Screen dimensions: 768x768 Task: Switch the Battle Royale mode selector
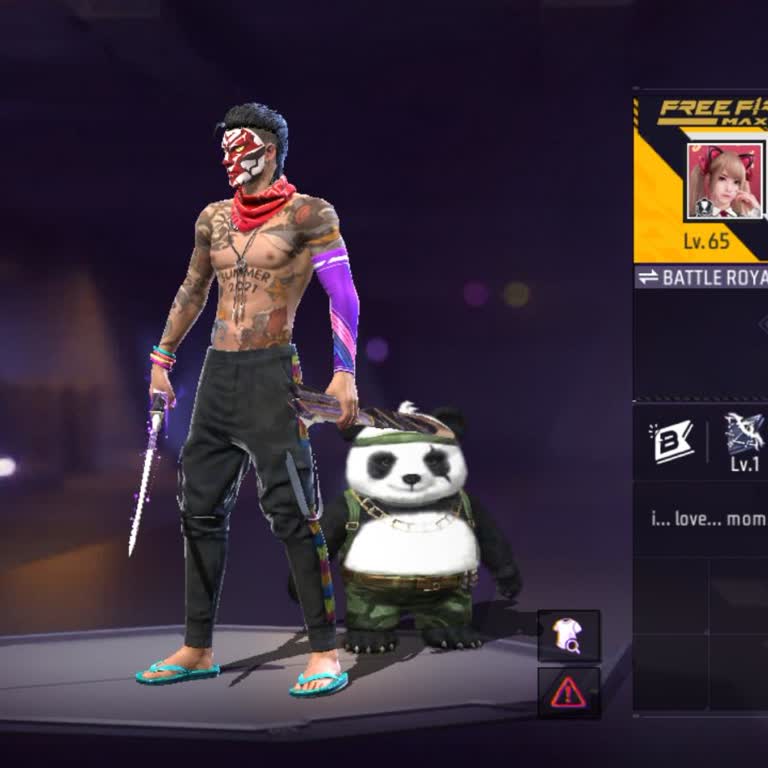pos(702,277)
